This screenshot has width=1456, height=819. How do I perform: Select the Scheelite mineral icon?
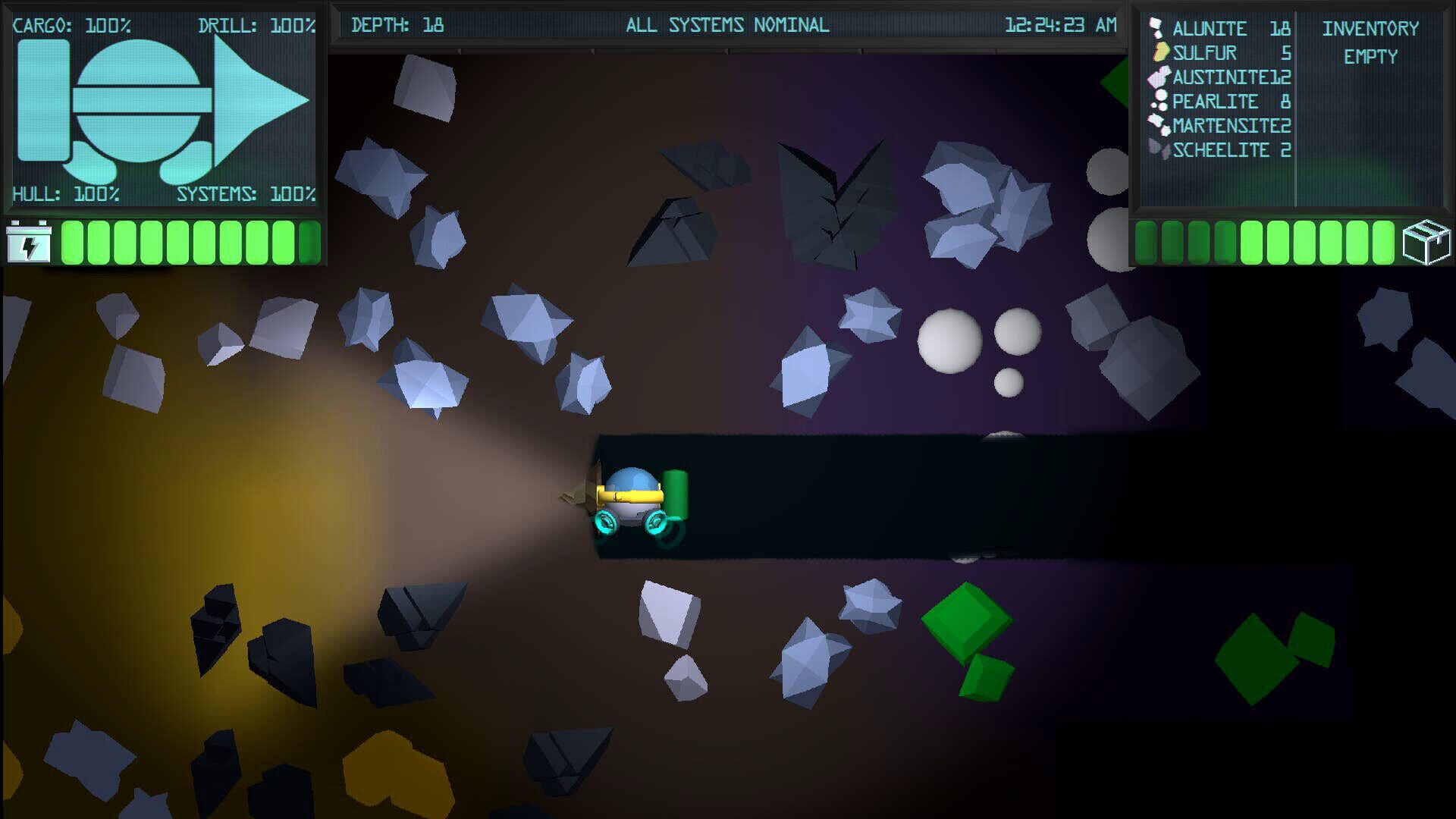[1158, 149]
